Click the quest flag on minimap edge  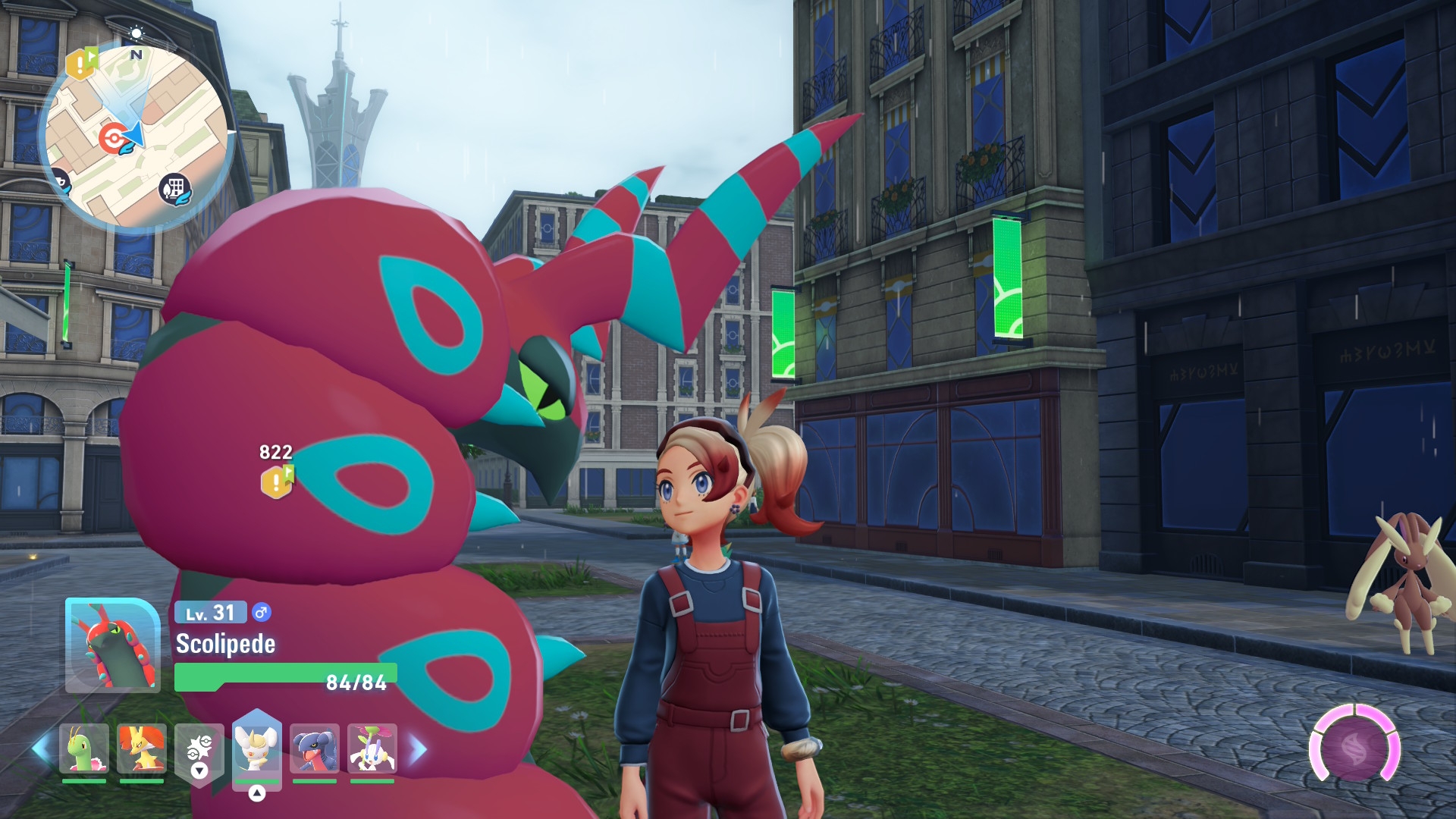(x=81, y=64)
